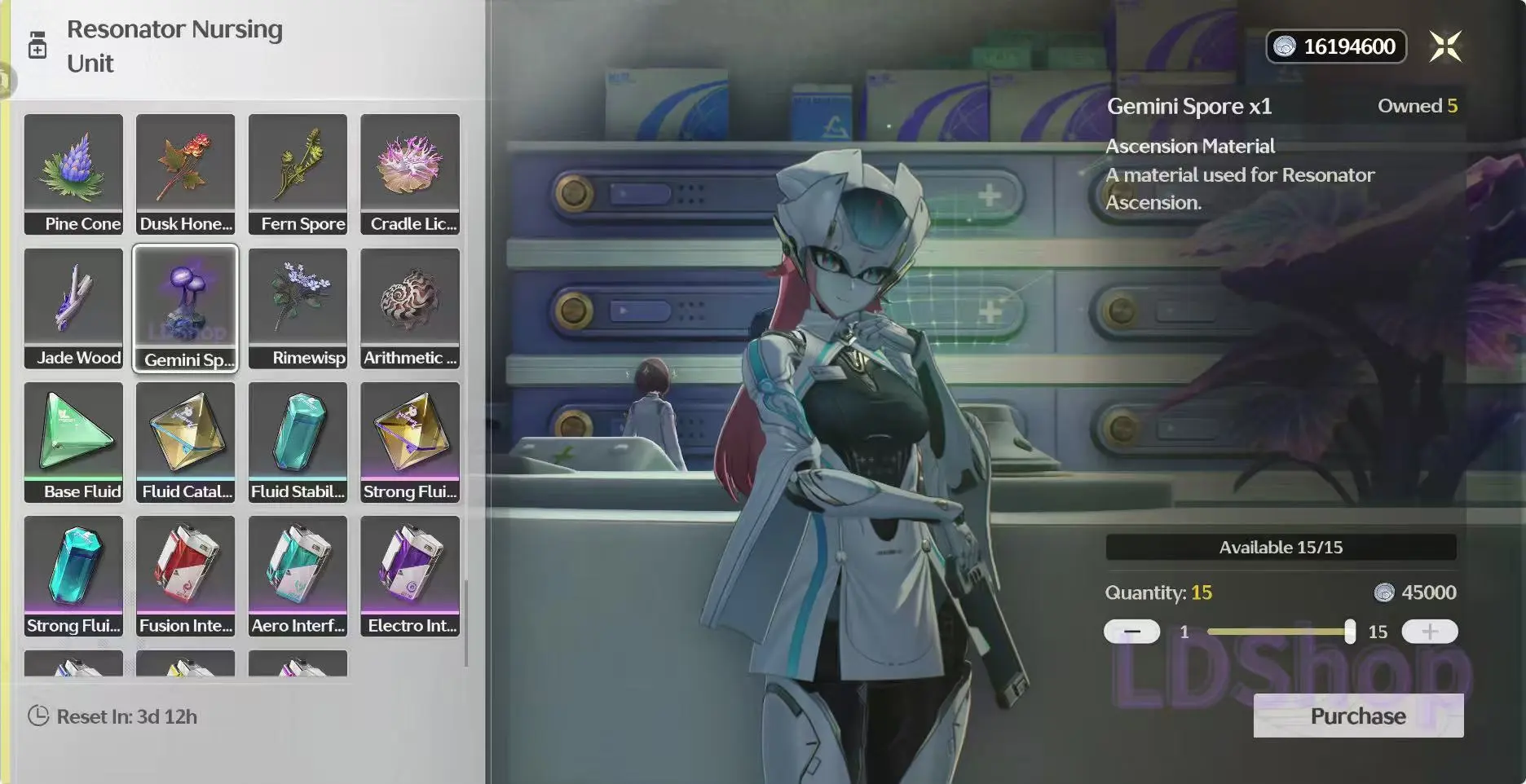The image size is (1526, 784).
Task: Select the Arithmetic shell item
Action: [410, 307]
